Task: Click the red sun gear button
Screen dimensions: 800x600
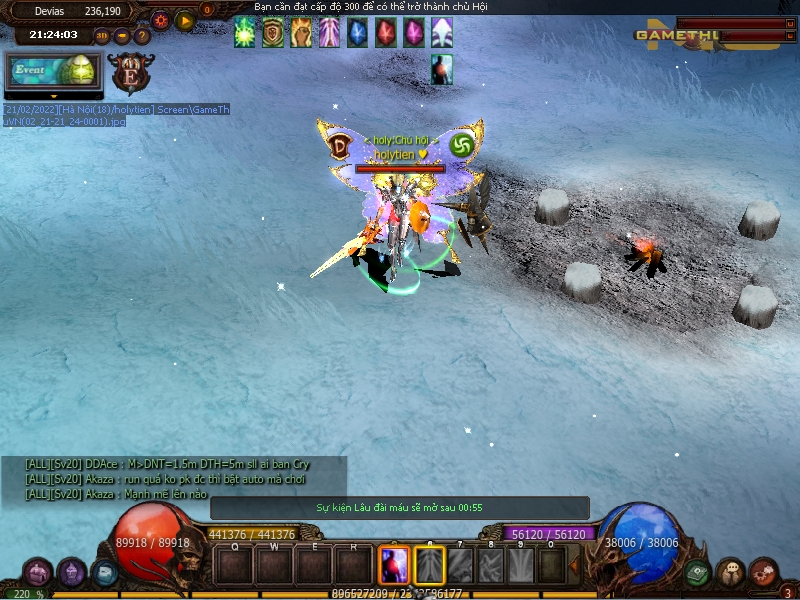Action: point(160,19)
